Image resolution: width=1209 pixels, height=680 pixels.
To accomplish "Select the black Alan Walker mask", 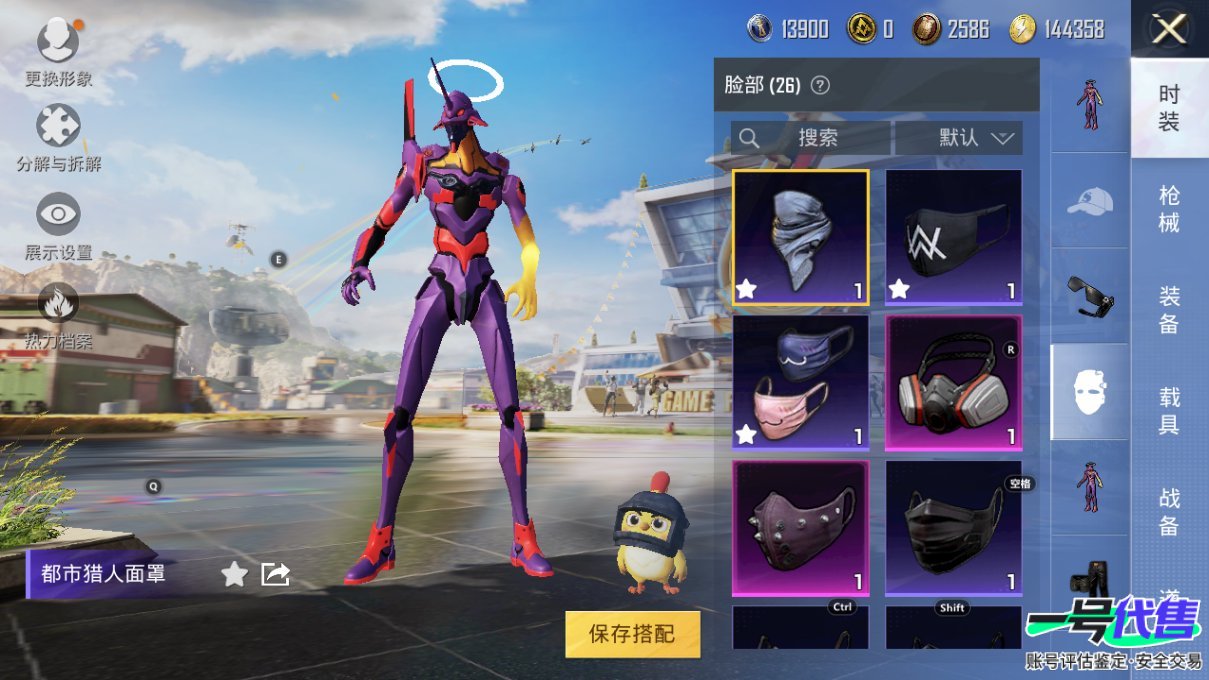I will tap(953, 237).
